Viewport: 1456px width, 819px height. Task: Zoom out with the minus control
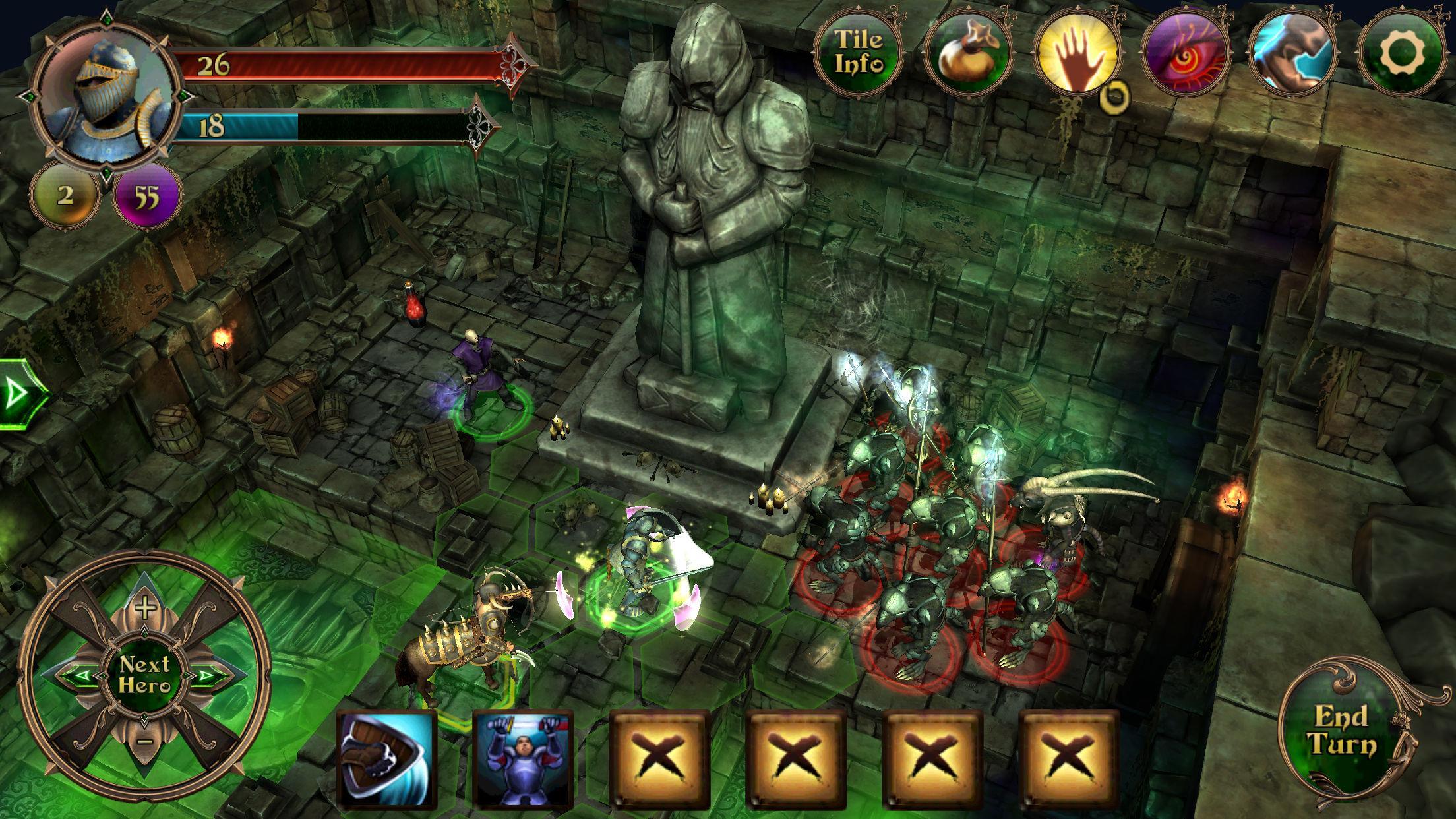click(146, 741)
